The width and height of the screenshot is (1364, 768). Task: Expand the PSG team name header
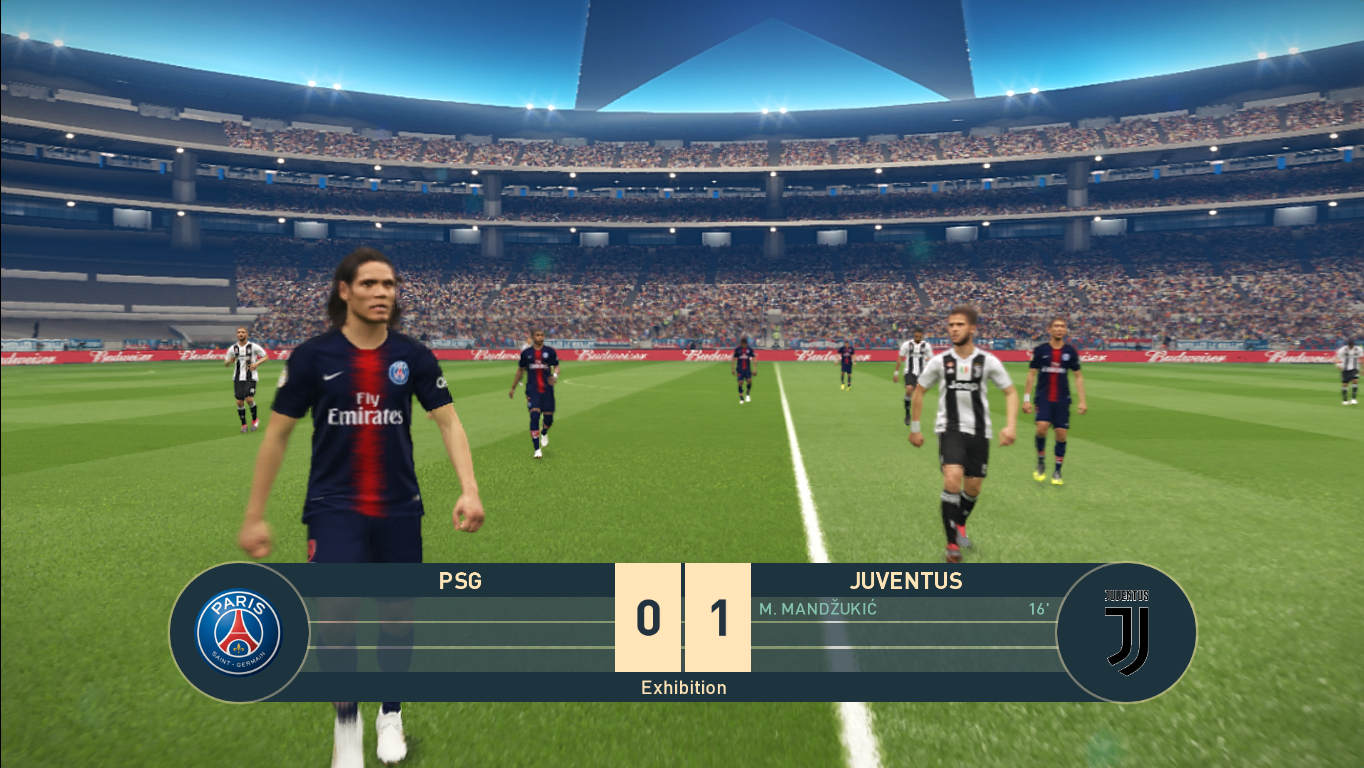click(x=460, y=581)
